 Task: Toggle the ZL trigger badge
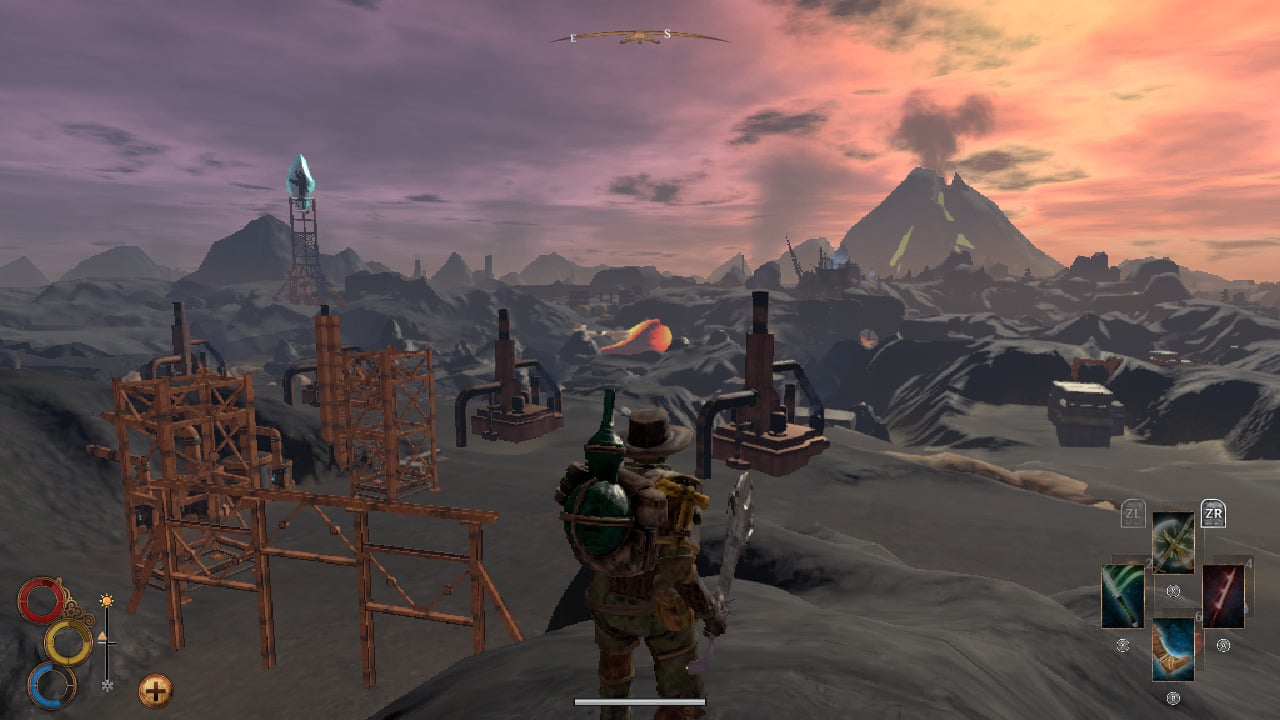pyautogui.click(x=1132, y=512)
